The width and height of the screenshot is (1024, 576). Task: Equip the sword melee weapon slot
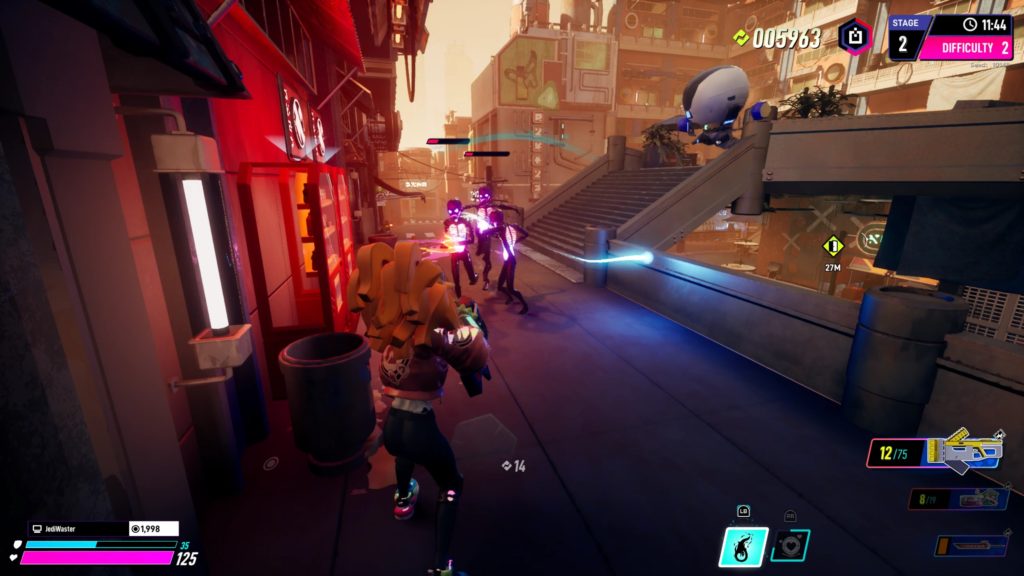pos(971,546)
